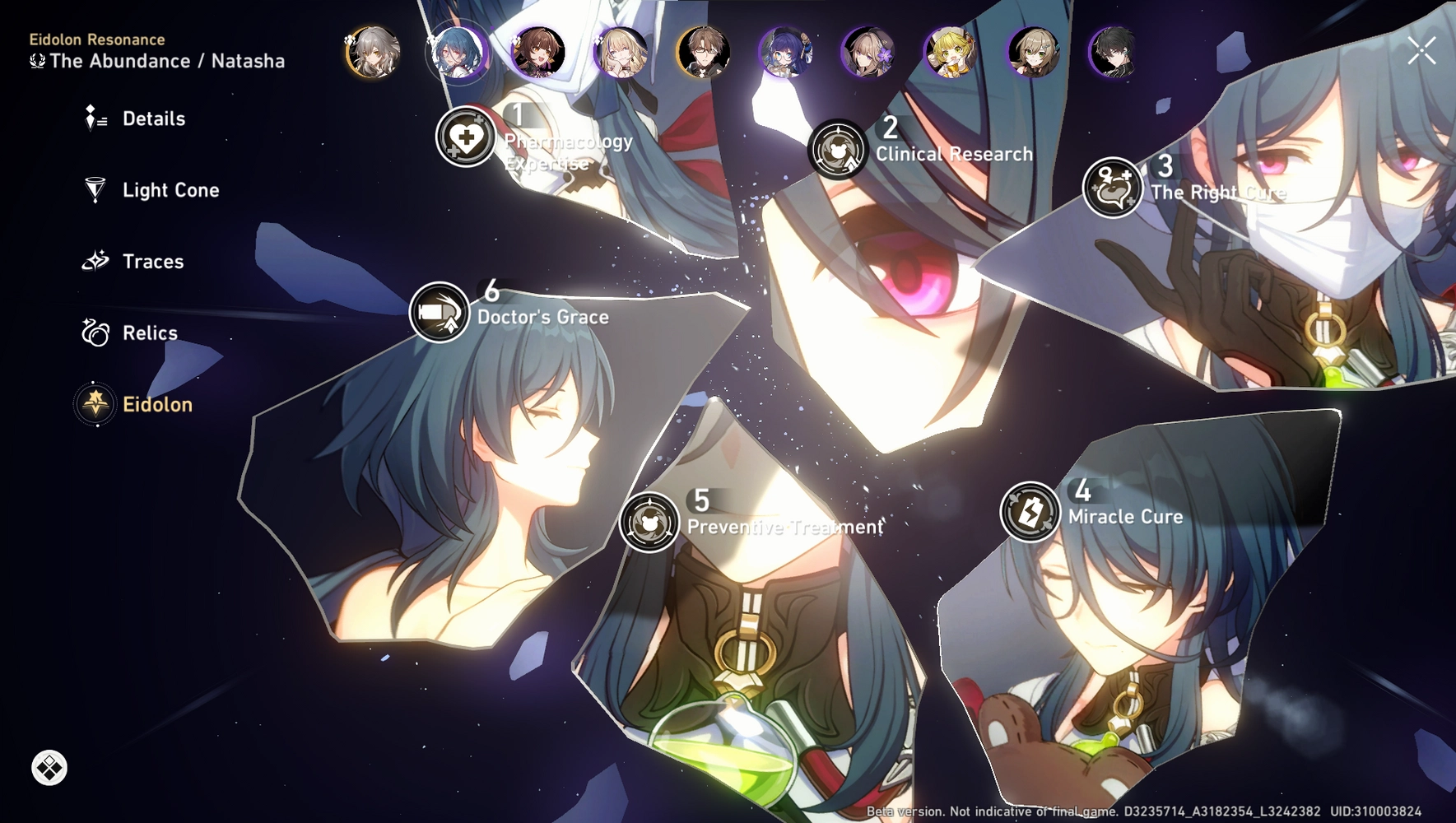The width and height of the screenshot is (1456, 823).
Task: Click the Traces sparkle icon
Action: 95,261
